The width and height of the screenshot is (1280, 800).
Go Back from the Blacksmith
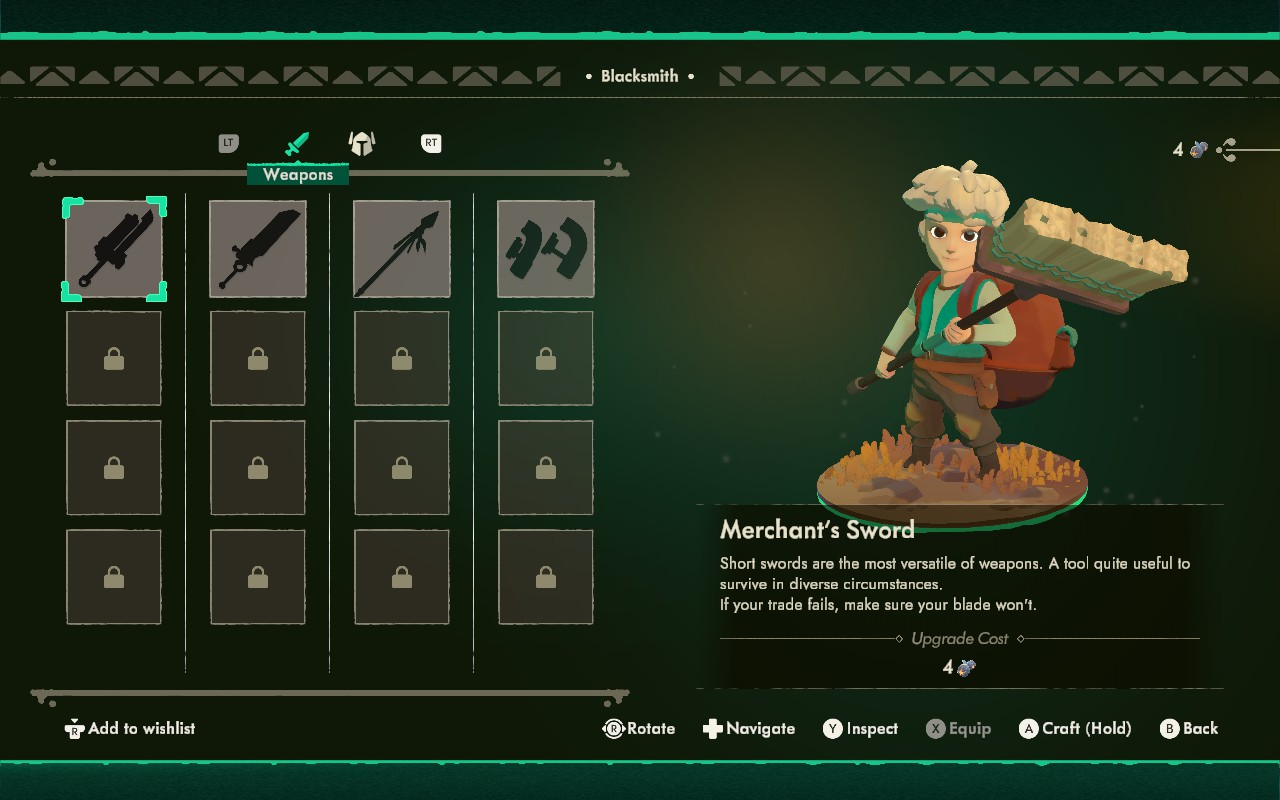point(1189,729)
